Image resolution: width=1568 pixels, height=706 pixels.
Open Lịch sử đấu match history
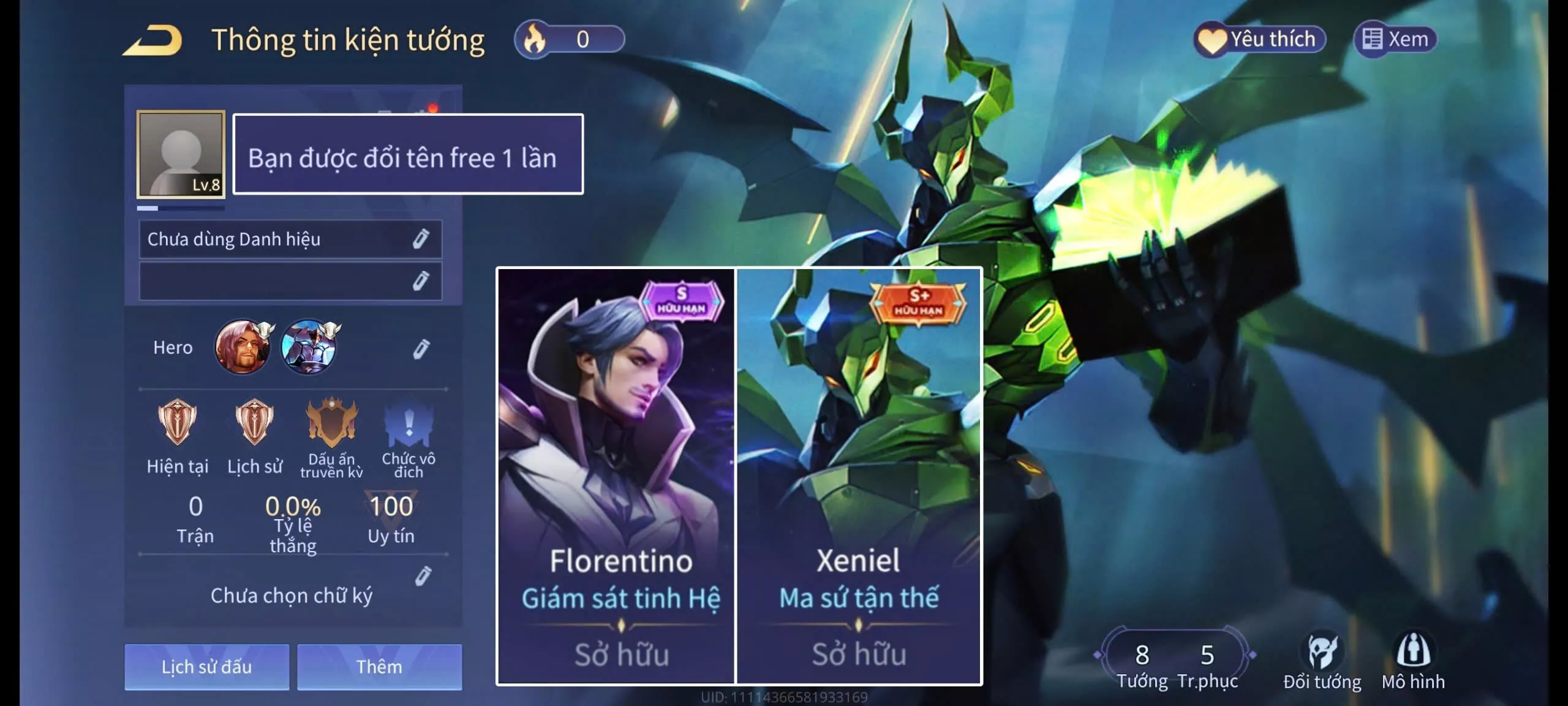pyautogui.click(x=206, y=667)
